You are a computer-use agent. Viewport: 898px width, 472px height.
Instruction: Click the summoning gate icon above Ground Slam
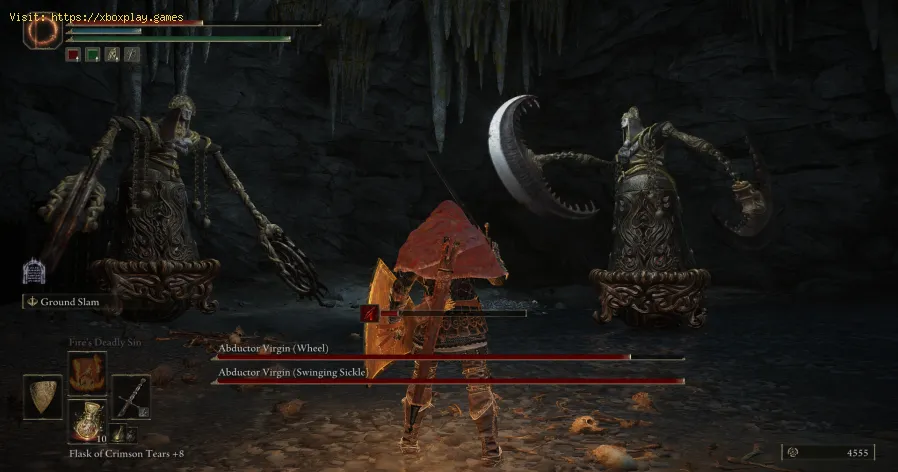point(33,272)
